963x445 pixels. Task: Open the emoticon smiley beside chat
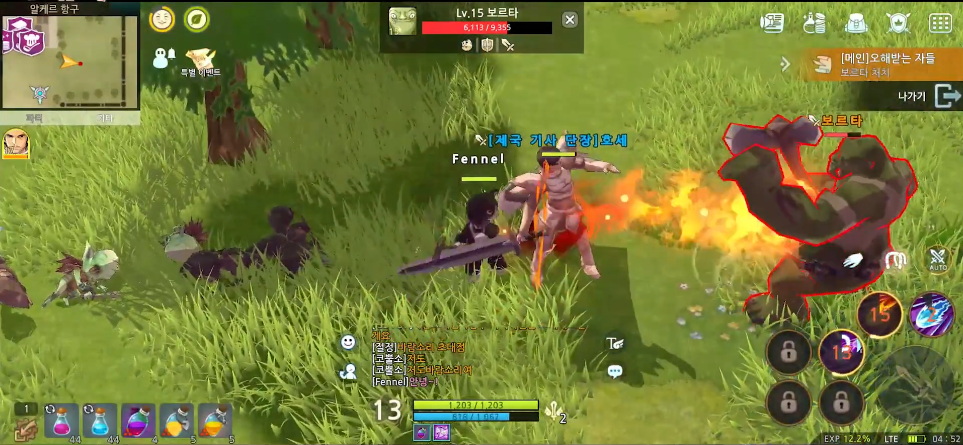click(x=348, y=342)
